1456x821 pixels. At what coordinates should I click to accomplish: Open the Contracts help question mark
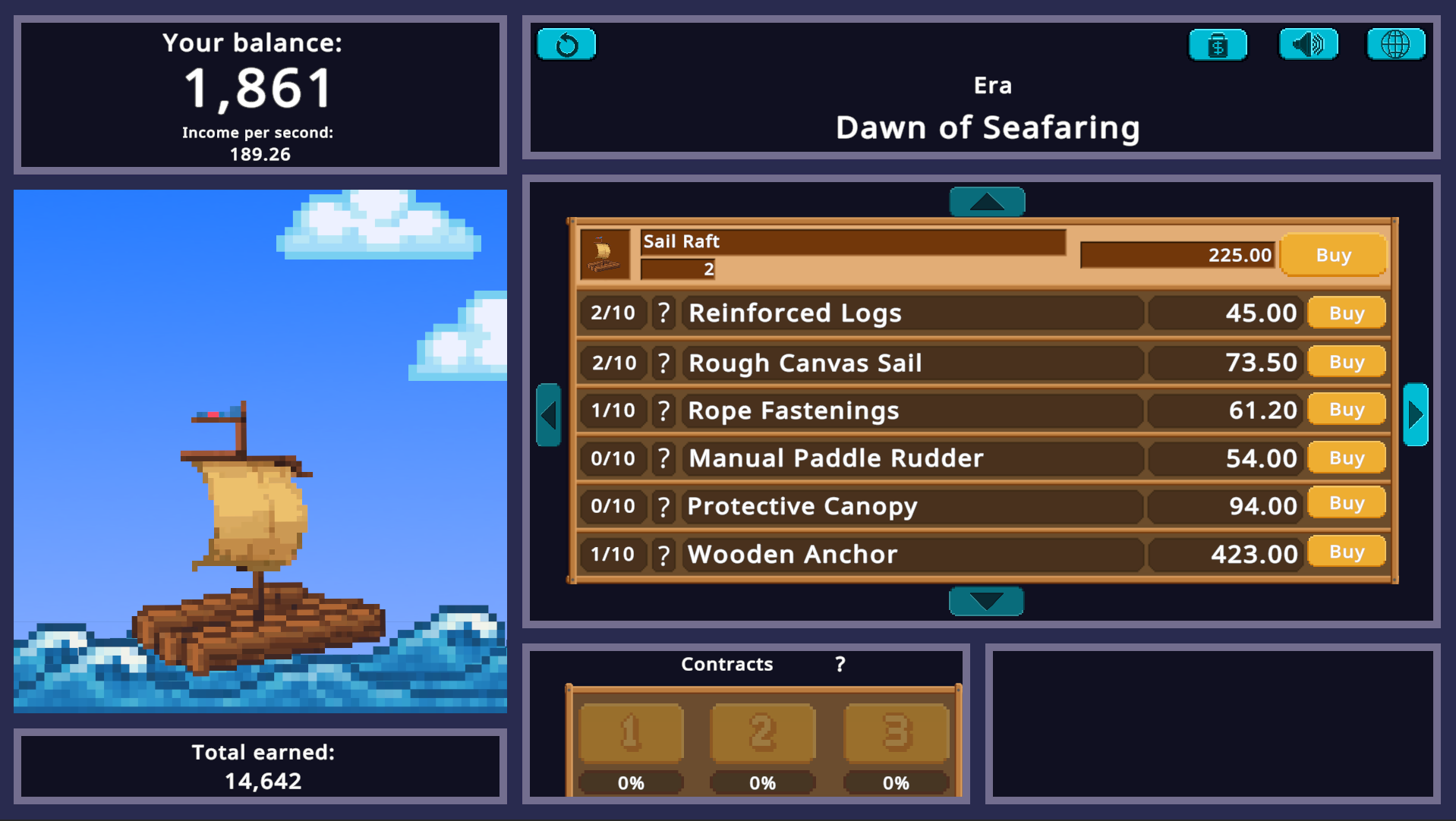point(840,664)
